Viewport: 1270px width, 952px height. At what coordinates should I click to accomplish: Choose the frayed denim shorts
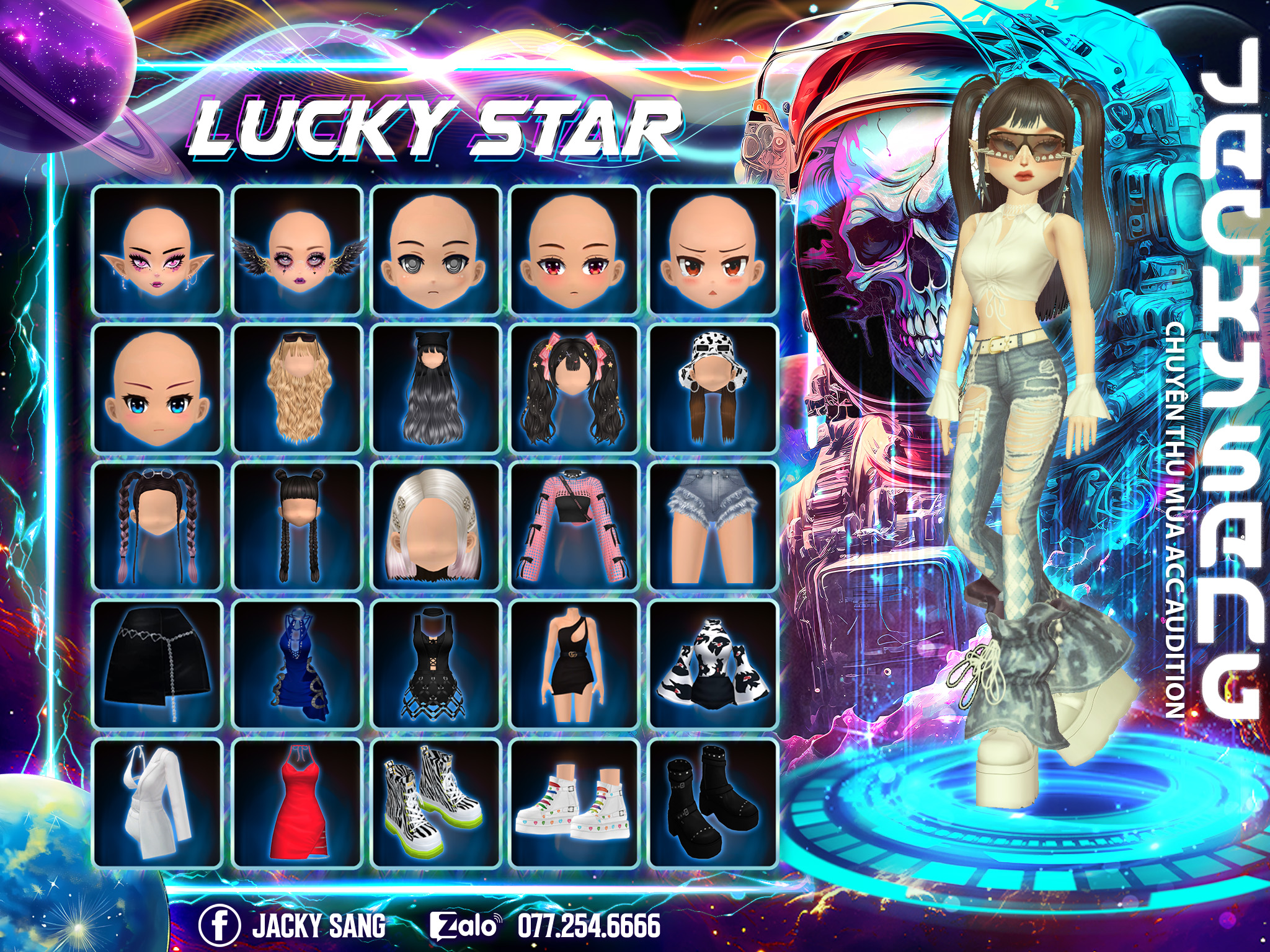713,527
